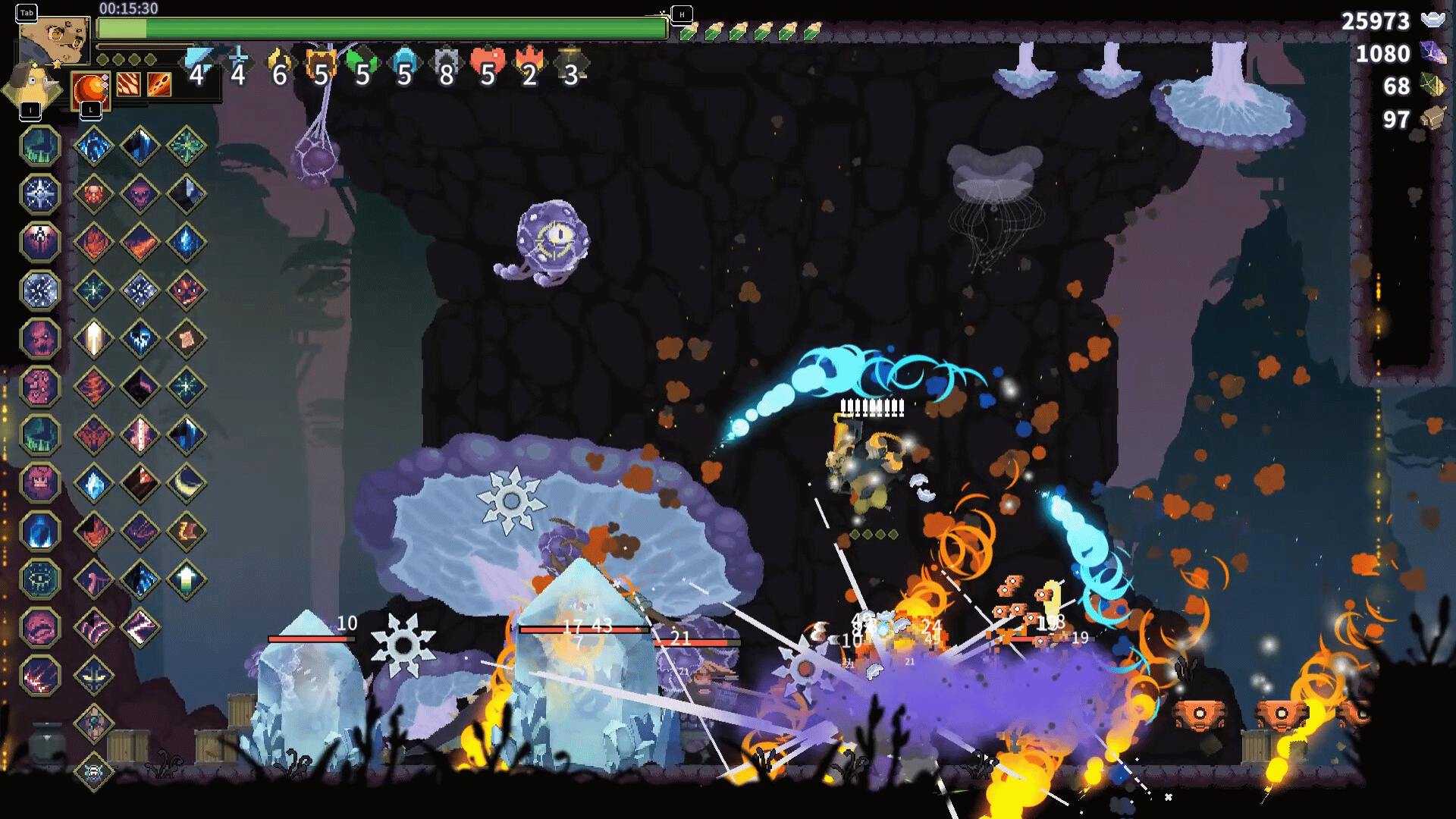Open the blue flame octagon relic
This screenshot has width=1456, height=819.
(40, 531)
